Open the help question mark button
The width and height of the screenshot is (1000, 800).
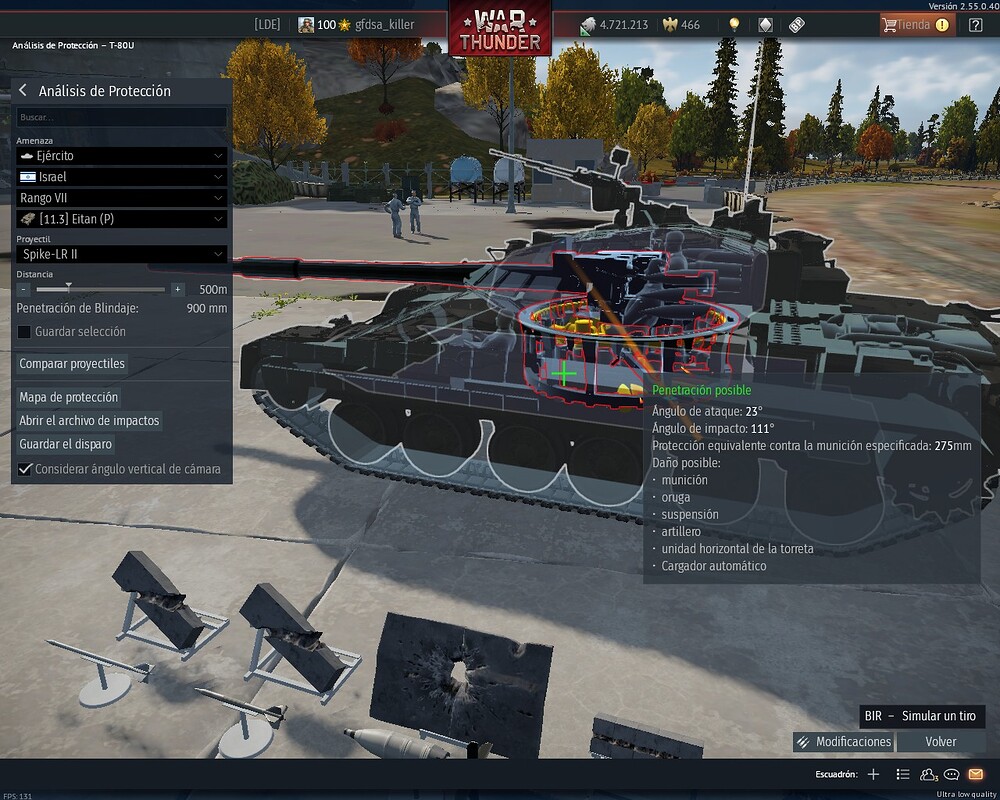[x=976, y=25]
